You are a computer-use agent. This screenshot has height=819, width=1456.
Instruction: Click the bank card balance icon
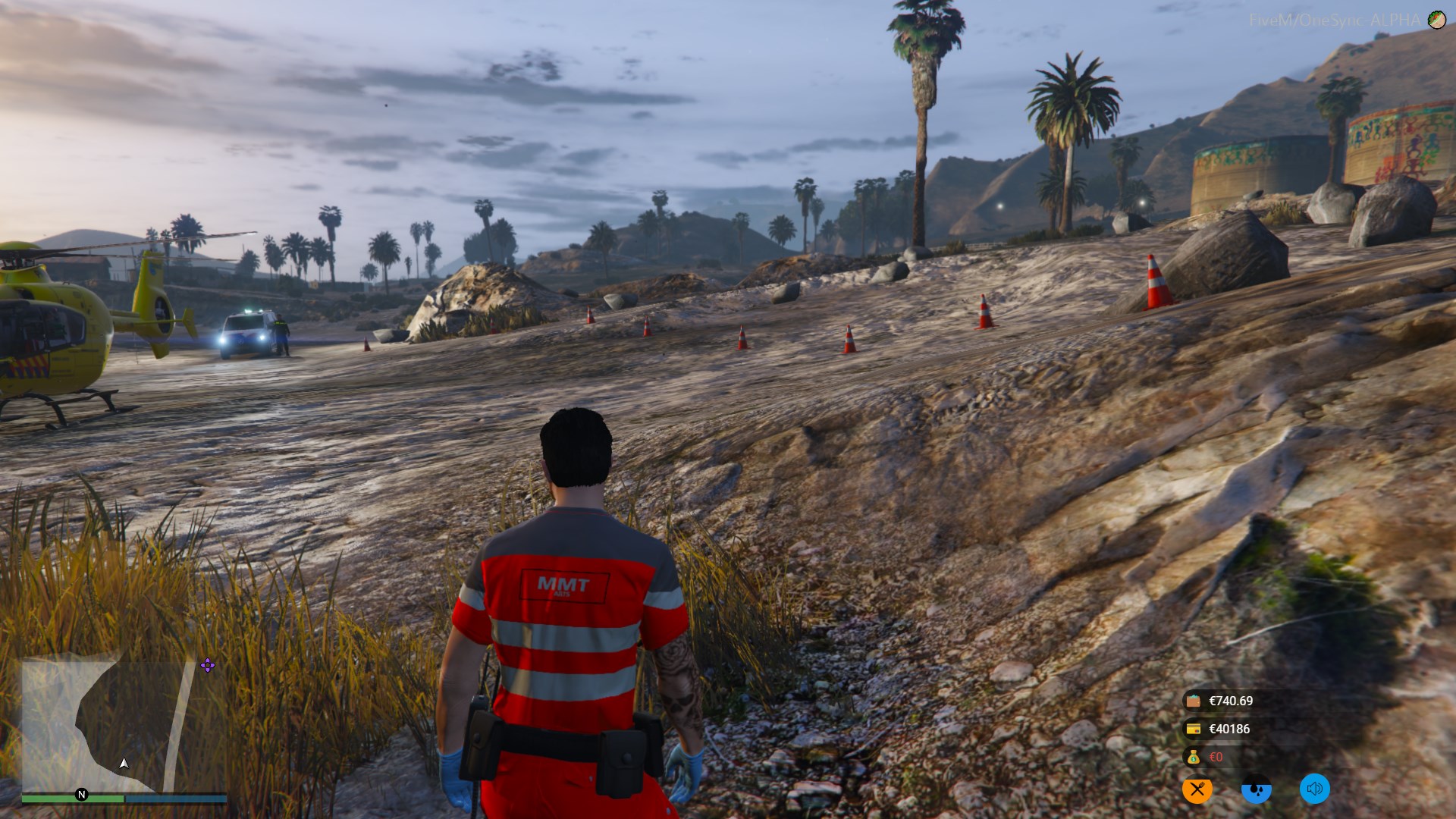point(1194,729)
